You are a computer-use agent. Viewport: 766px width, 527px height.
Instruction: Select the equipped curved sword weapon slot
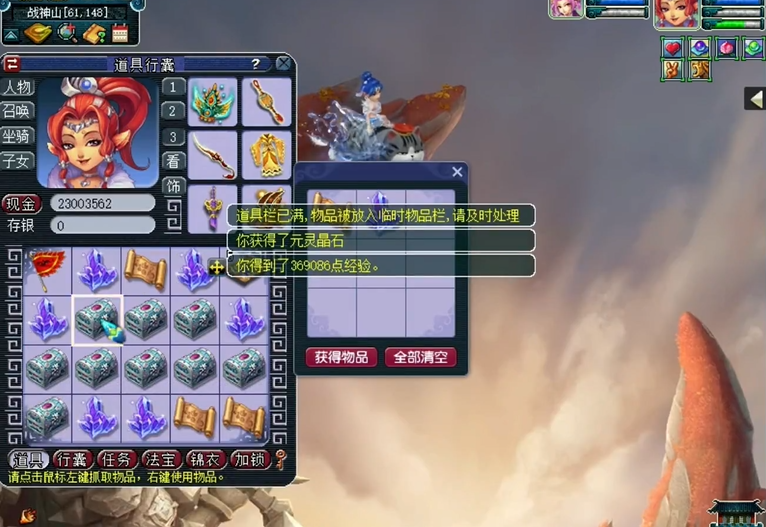(x=212, y=154)
